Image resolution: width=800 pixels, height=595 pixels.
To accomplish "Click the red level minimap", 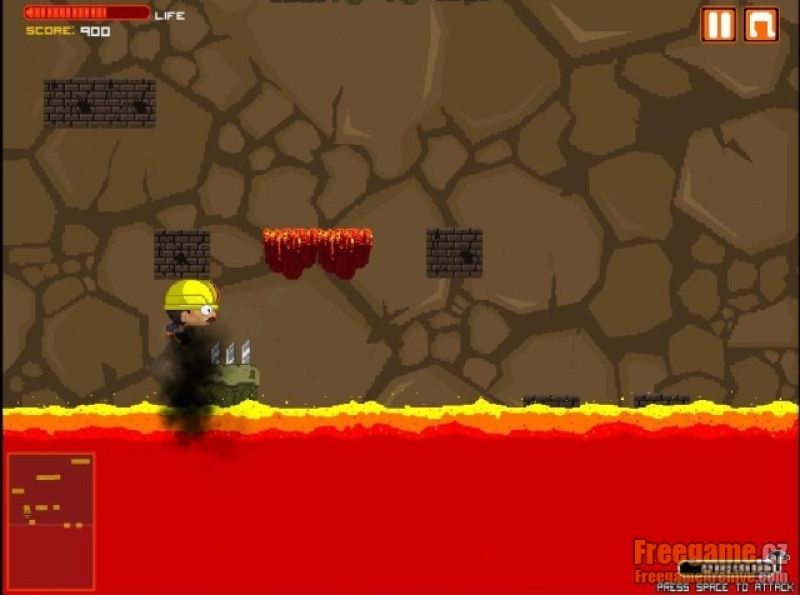I will [51, 520].
